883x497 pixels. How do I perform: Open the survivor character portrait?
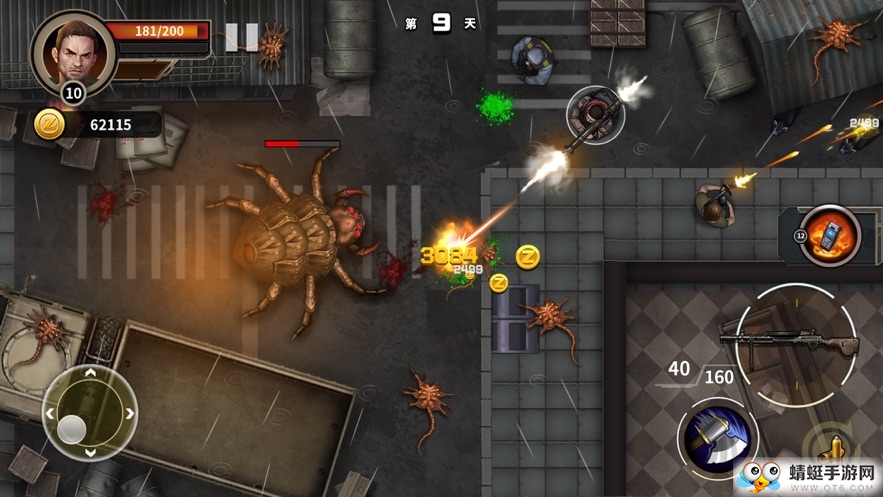point(73,52)
